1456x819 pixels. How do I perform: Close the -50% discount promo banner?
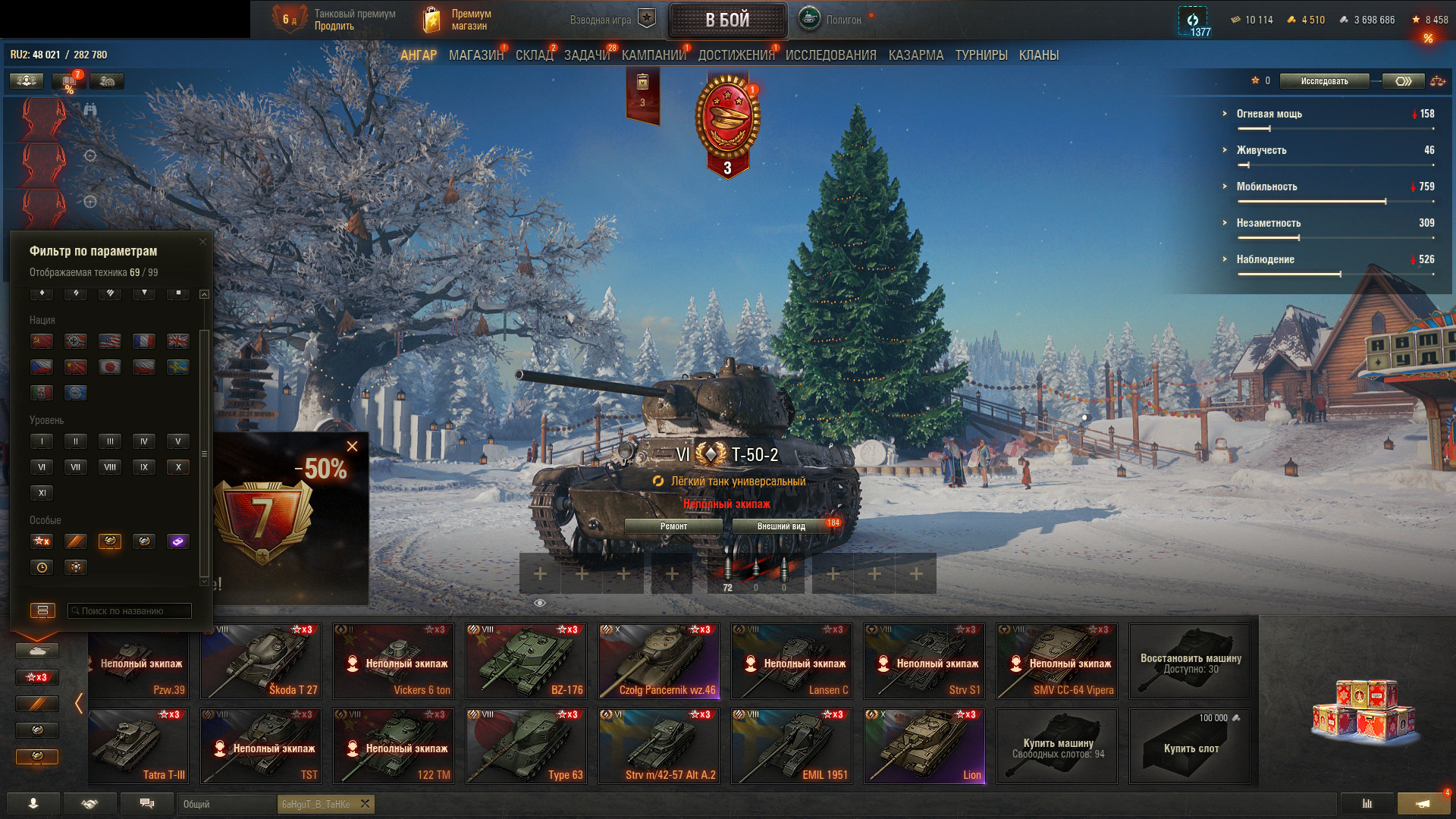pyautogui.click(x=352, y=447)
